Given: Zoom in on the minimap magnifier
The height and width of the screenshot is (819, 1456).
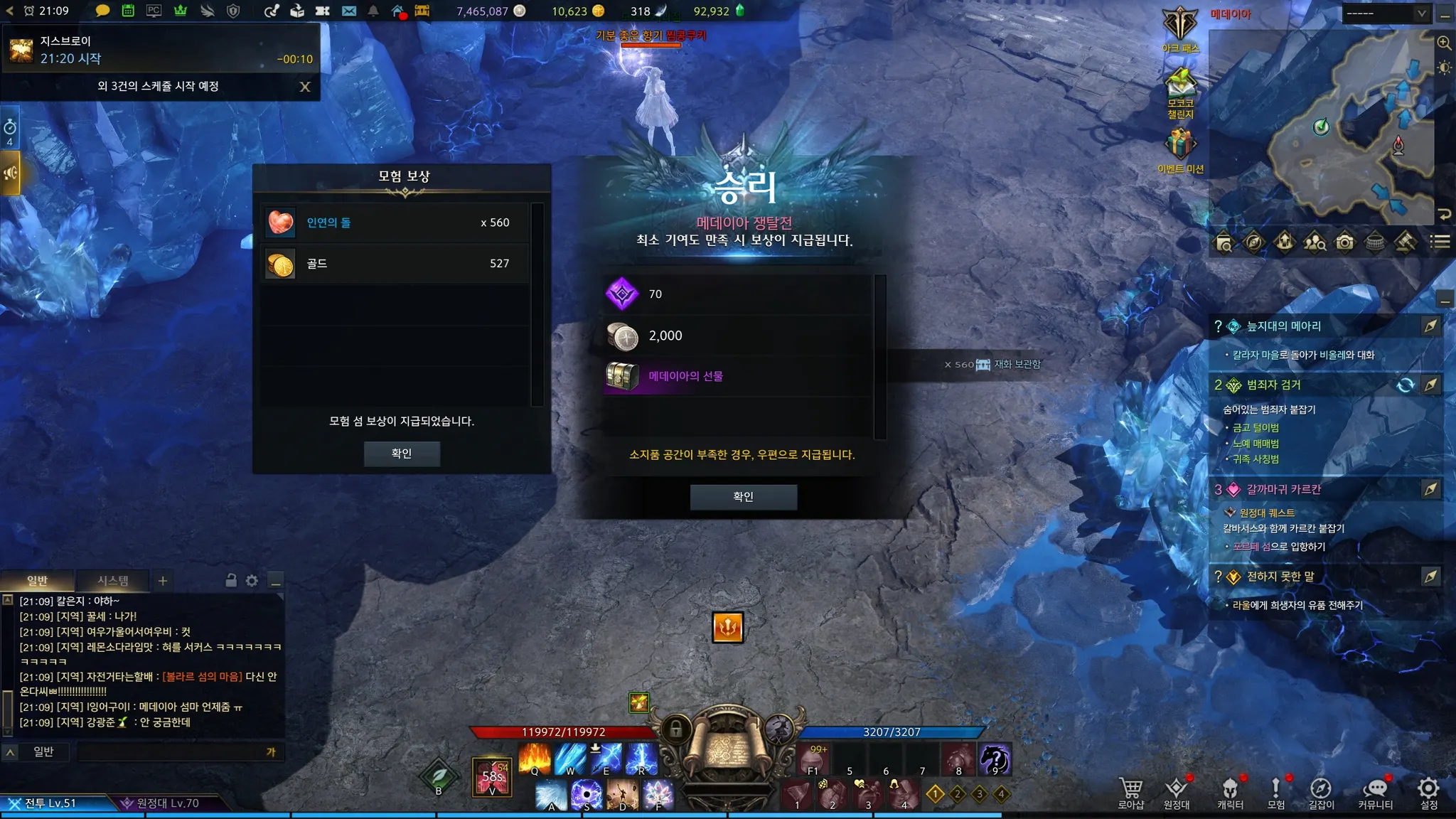Looking at the screenshot, I should point(1444,43).
